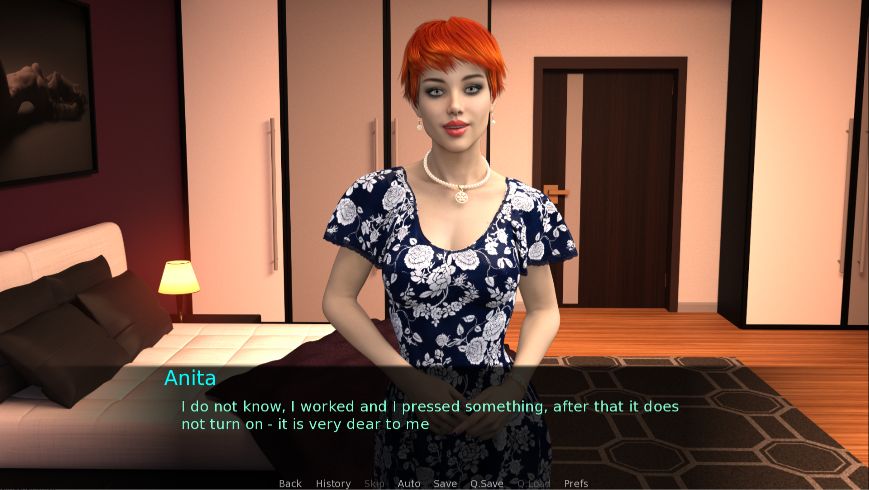The height and width of the screenshot is (490, 869).
Task: Advance Anita's dialogue text box
Action: [x=430, y=415]
